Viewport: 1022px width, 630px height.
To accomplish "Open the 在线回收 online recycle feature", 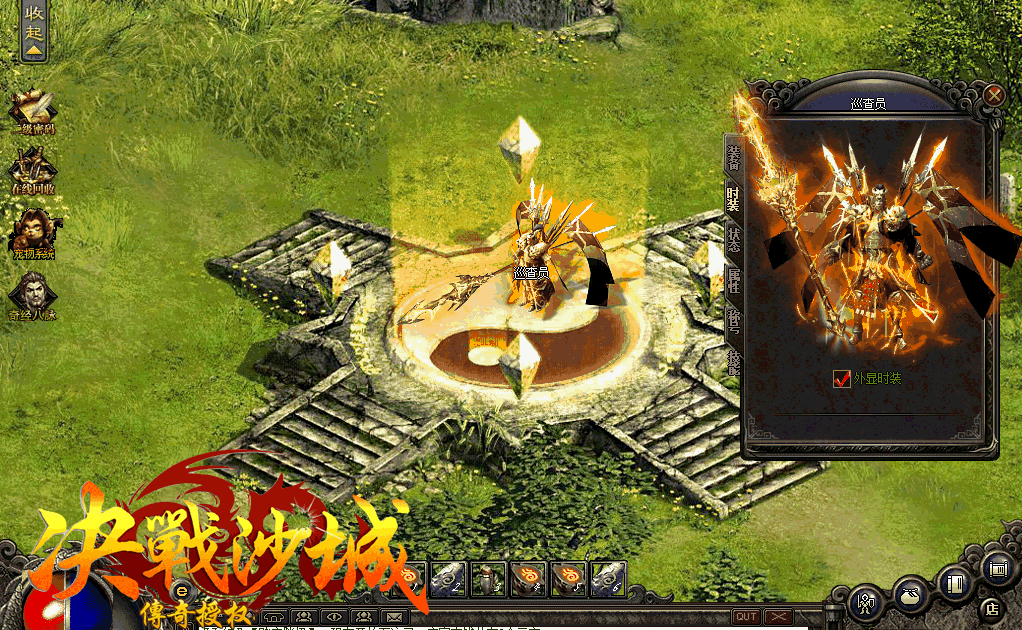I will pyautogui.click(x=33, y=168).
